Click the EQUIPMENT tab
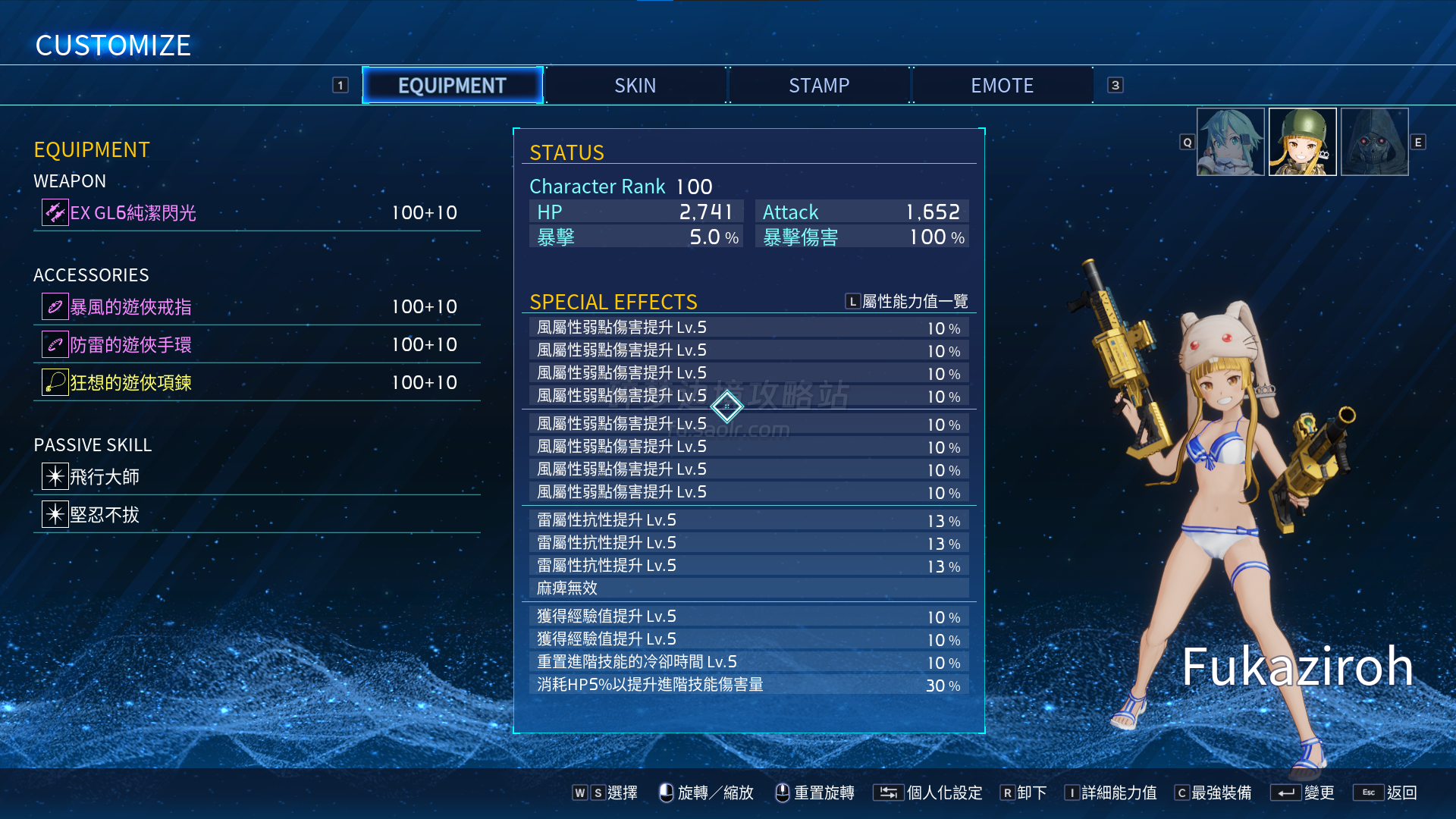 (x=452, y=86)
